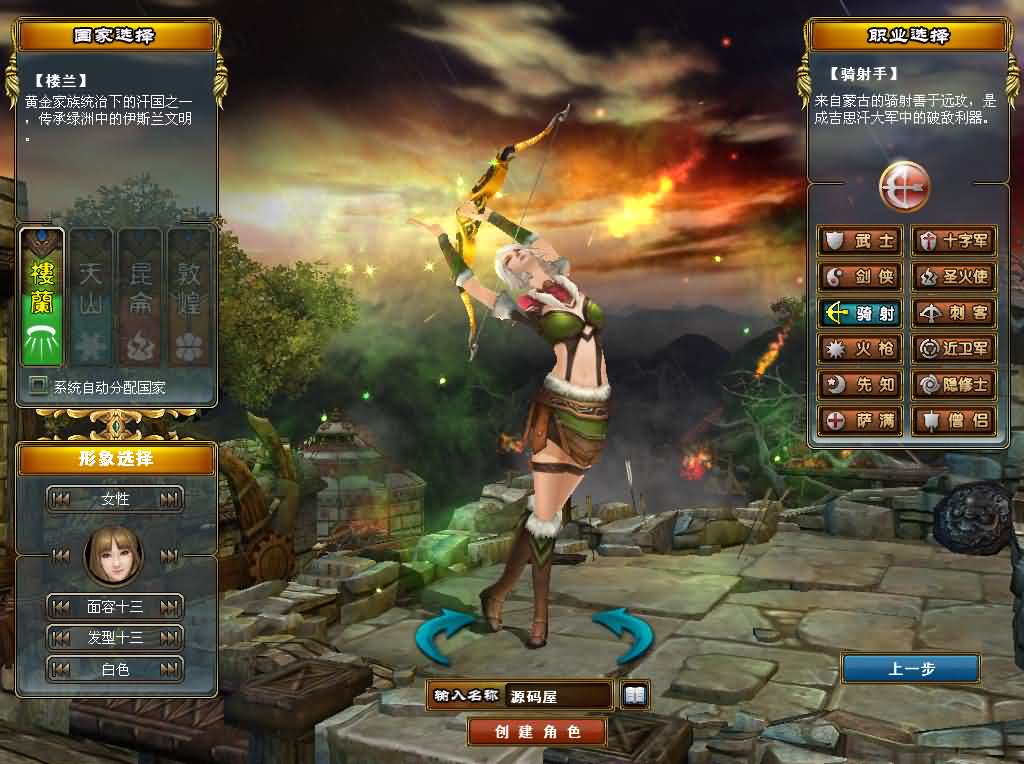This screenshot has height=764, width=1024.
Task: Choose the 圣火使 class
Action: click(x=954, y=277)
